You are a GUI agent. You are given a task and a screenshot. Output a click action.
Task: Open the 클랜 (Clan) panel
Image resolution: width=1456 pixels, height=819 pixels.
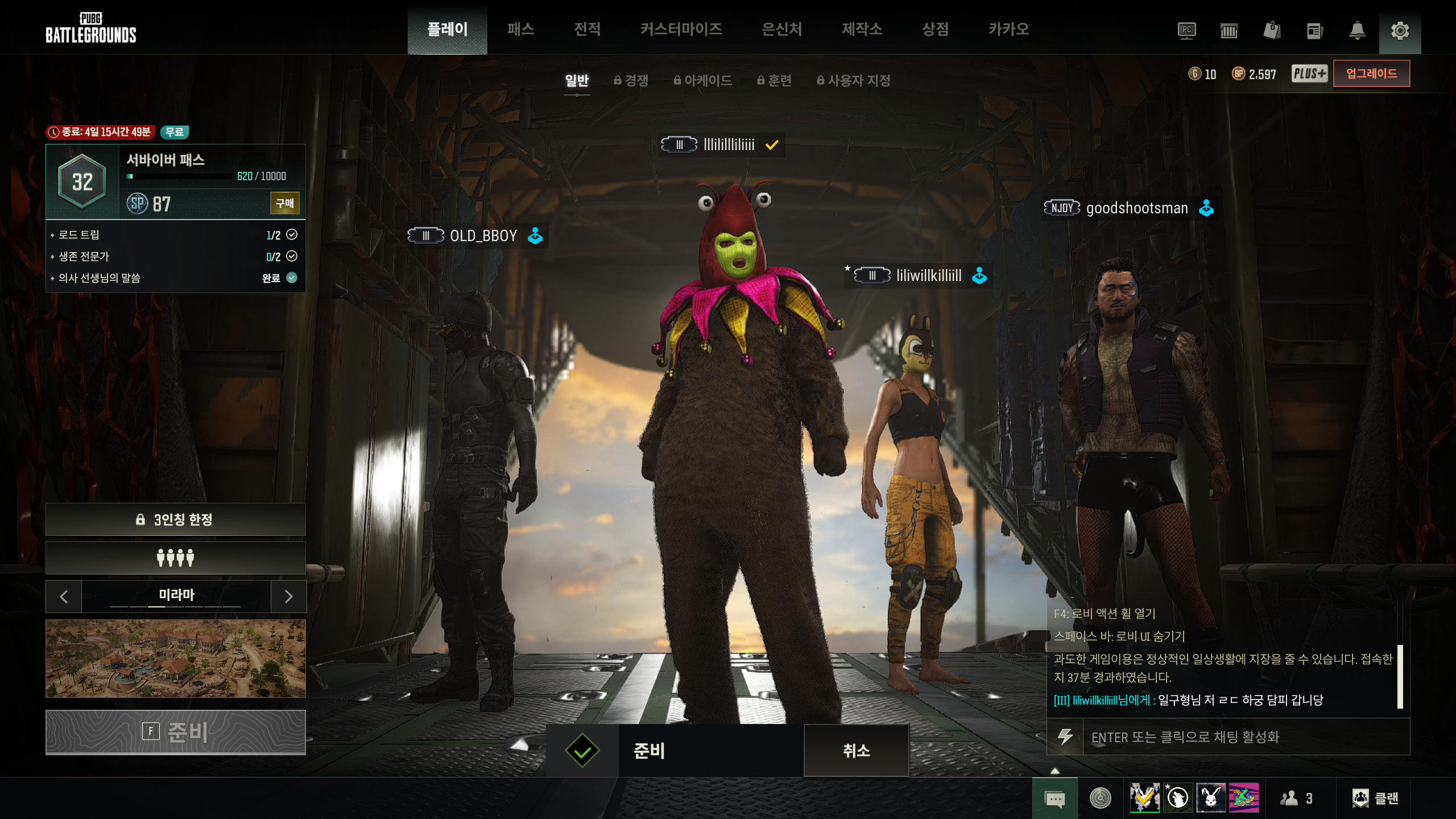[x=1375, y=799]
